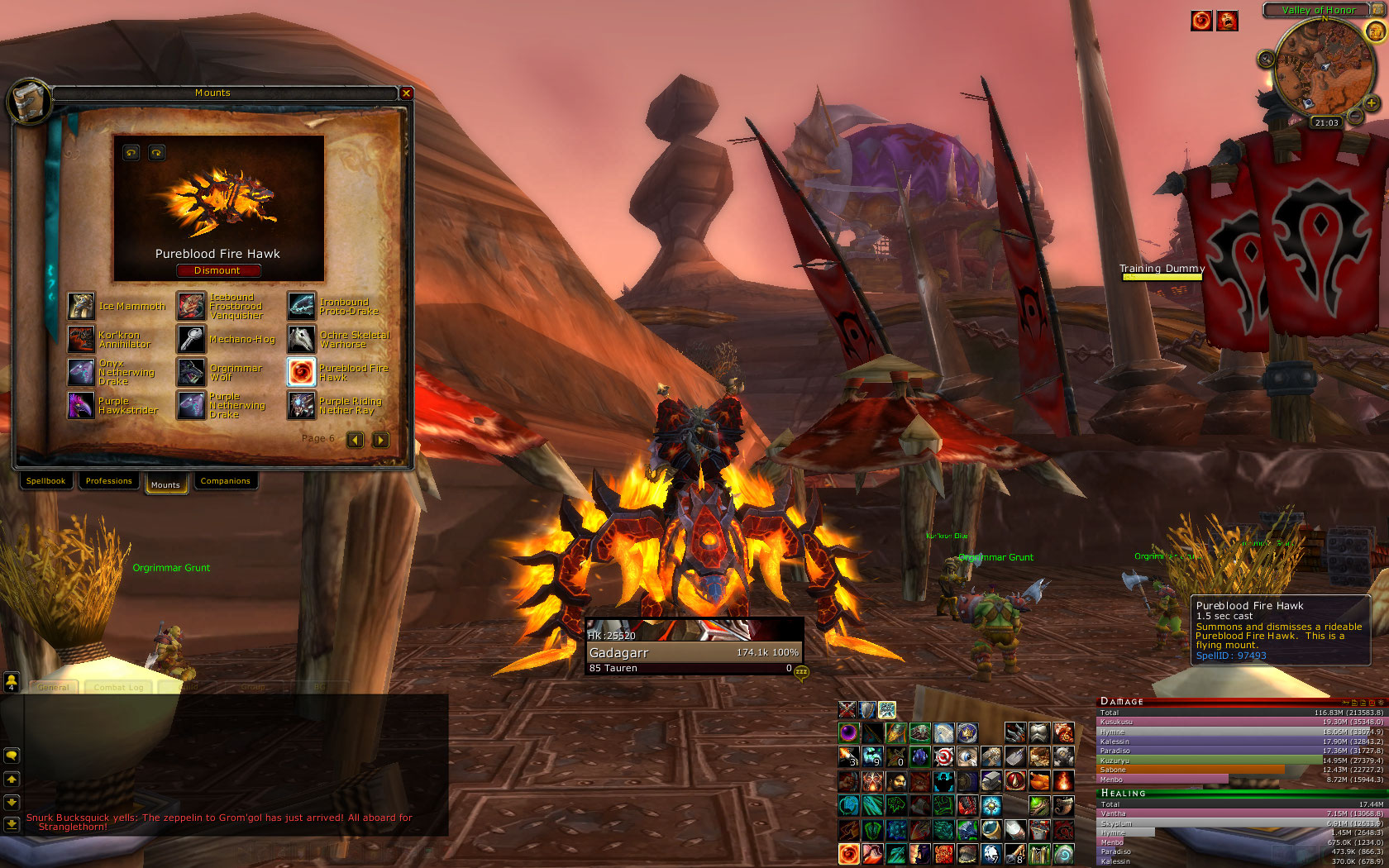Click the Dismount button
The image size is (1389, 868).
217,270
